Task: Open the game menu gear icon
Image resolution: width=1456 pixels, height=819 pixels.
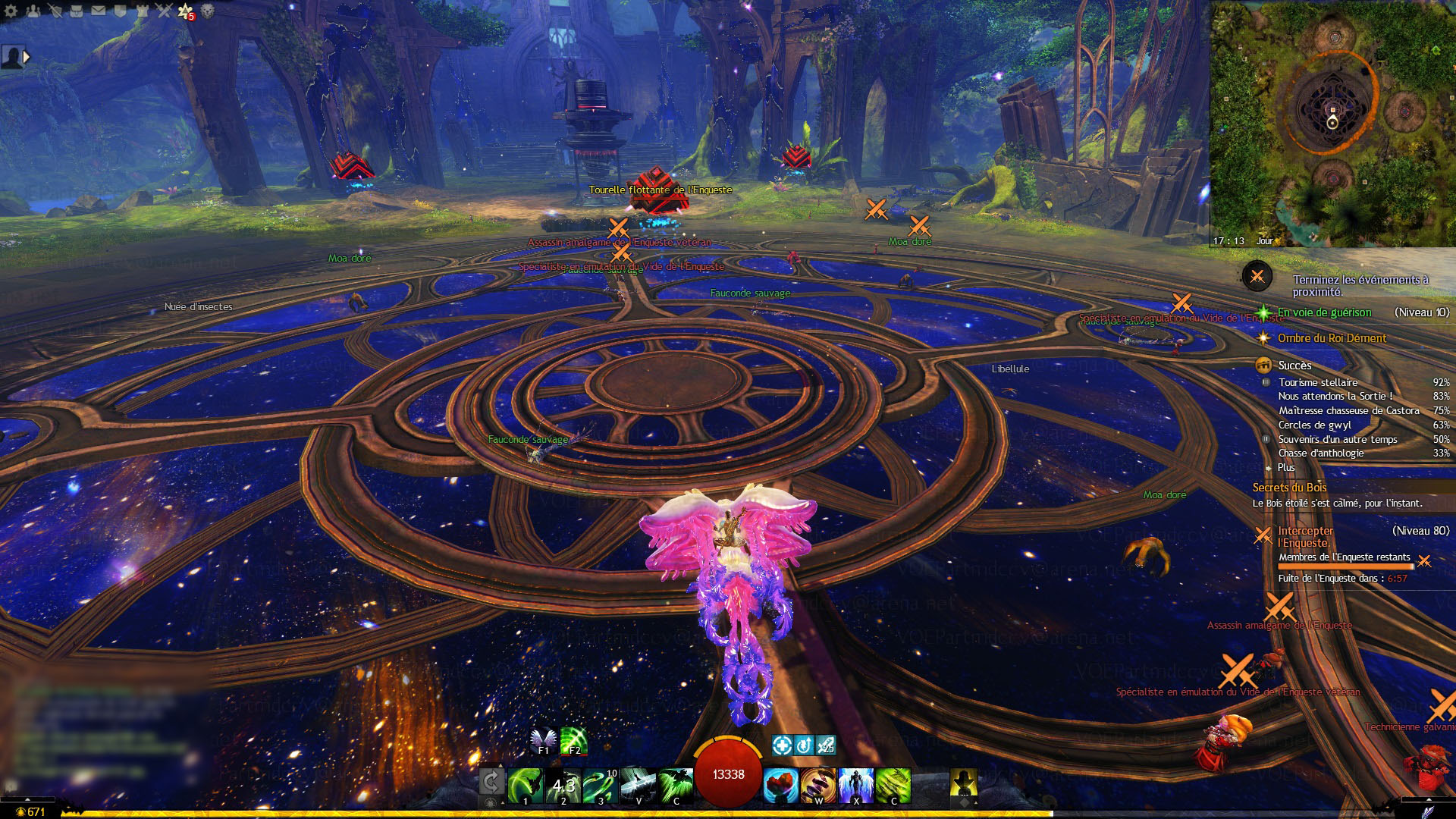Action: pyautogui.click(x=11, y=11)
